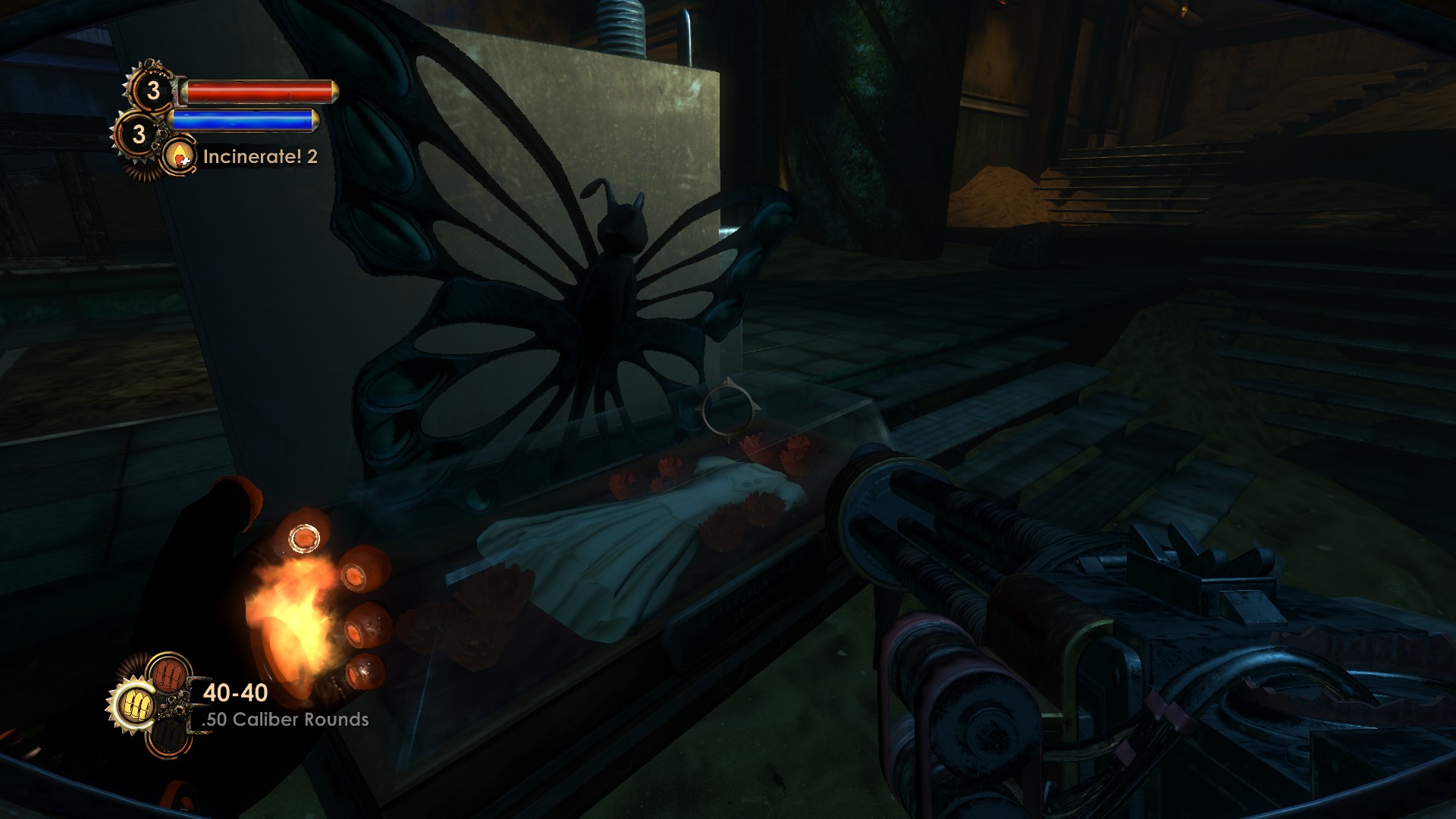This screenshot has height=819, width=1456.
Task: Select the EVE hypo counter dial showing 3
Action: (x=139, y=133)
